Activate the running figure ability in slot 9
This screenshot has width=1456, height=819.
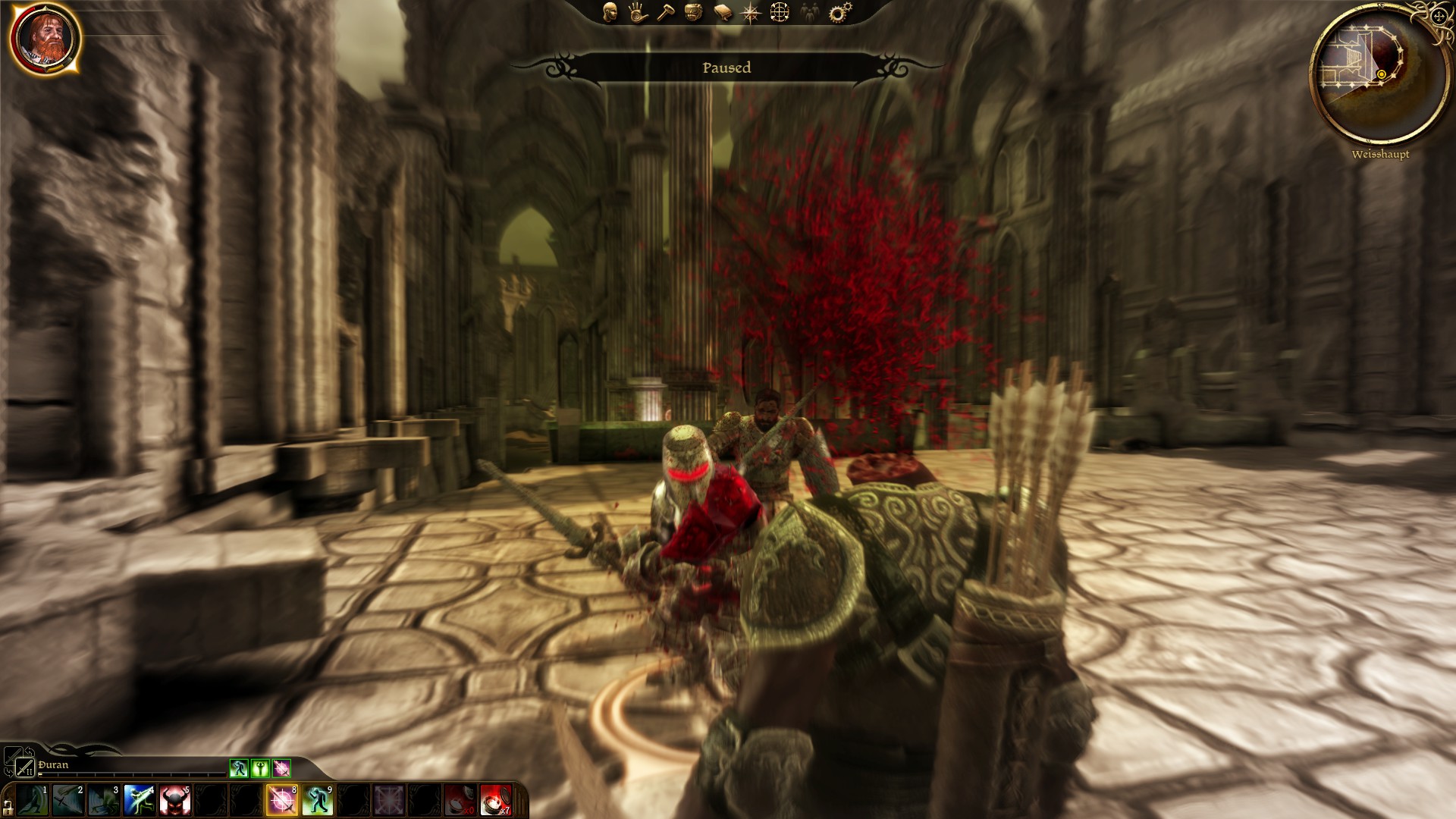(x=318, y=801)
